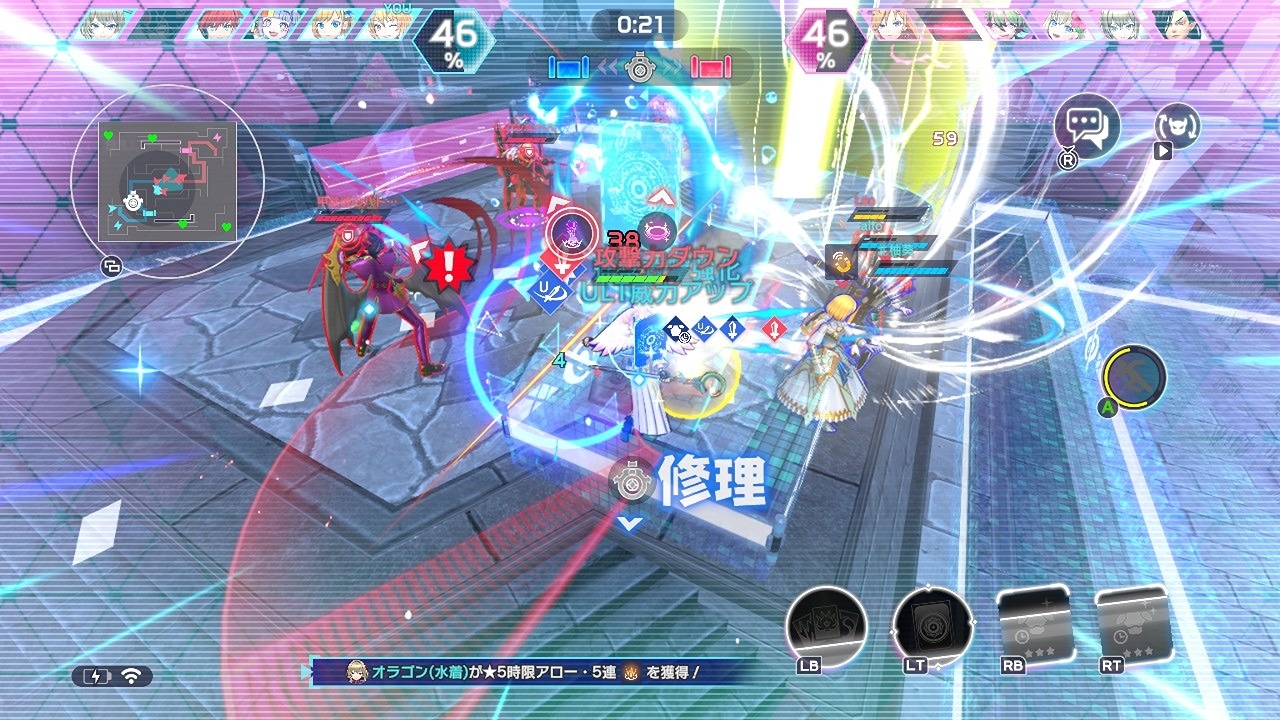The width and height of the screenshot is (1280, 720).
Task: Tap the running figure dash button
Action: 1135,379
